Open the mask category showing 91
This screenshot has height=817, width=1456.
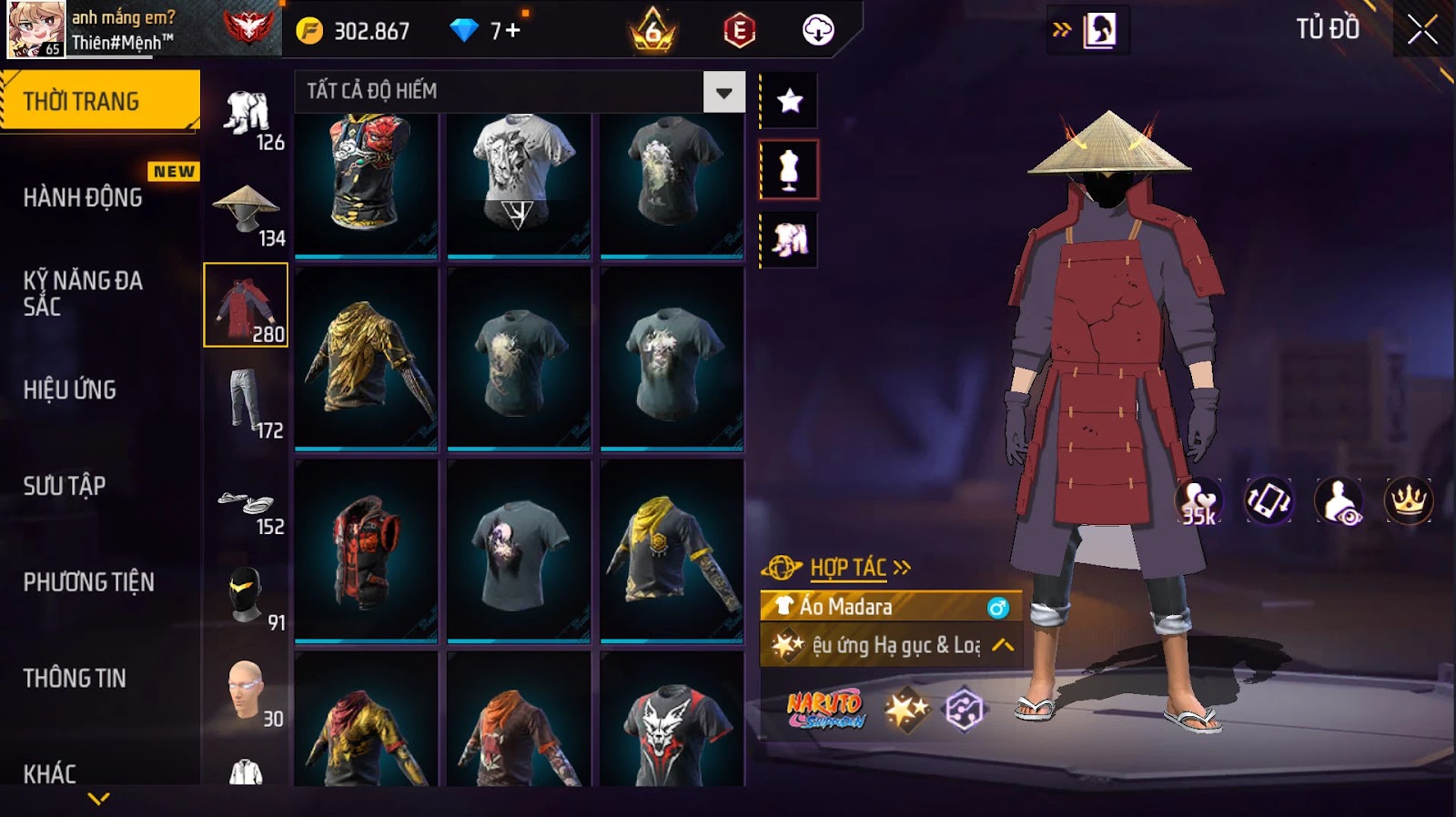click(x=246, y=598)
